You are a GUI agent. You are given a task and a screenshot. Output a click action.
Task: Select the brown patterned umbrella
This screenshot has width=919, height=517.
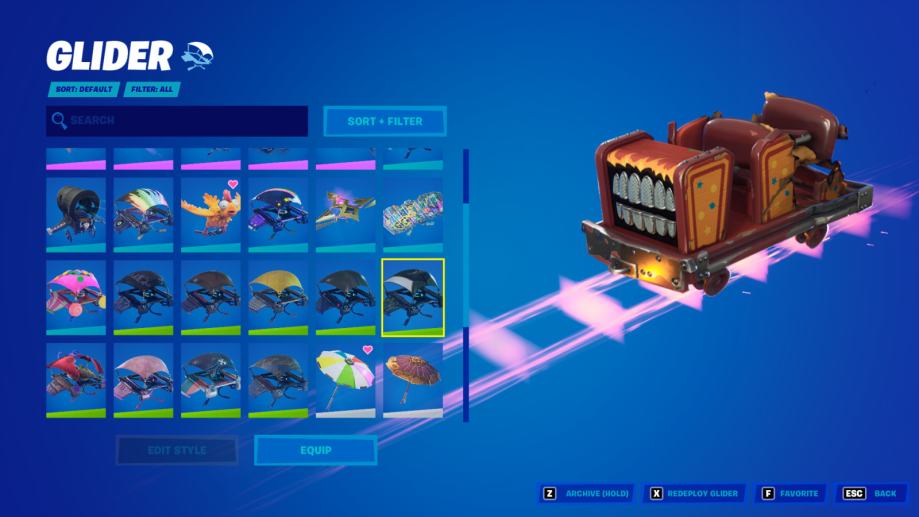point(412,380)
